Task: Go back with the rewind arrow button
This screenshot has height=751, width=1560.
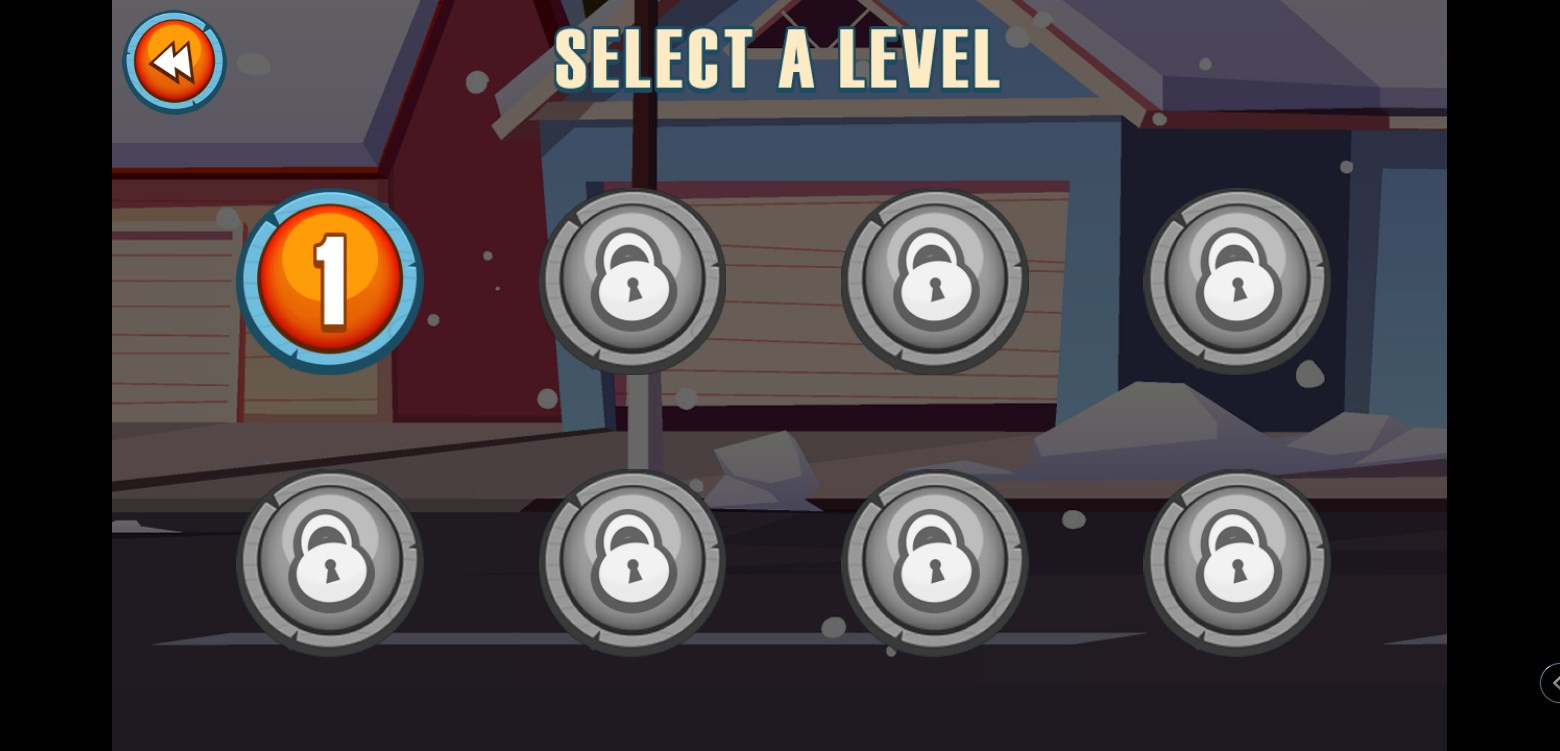Action: click(174, 62)
